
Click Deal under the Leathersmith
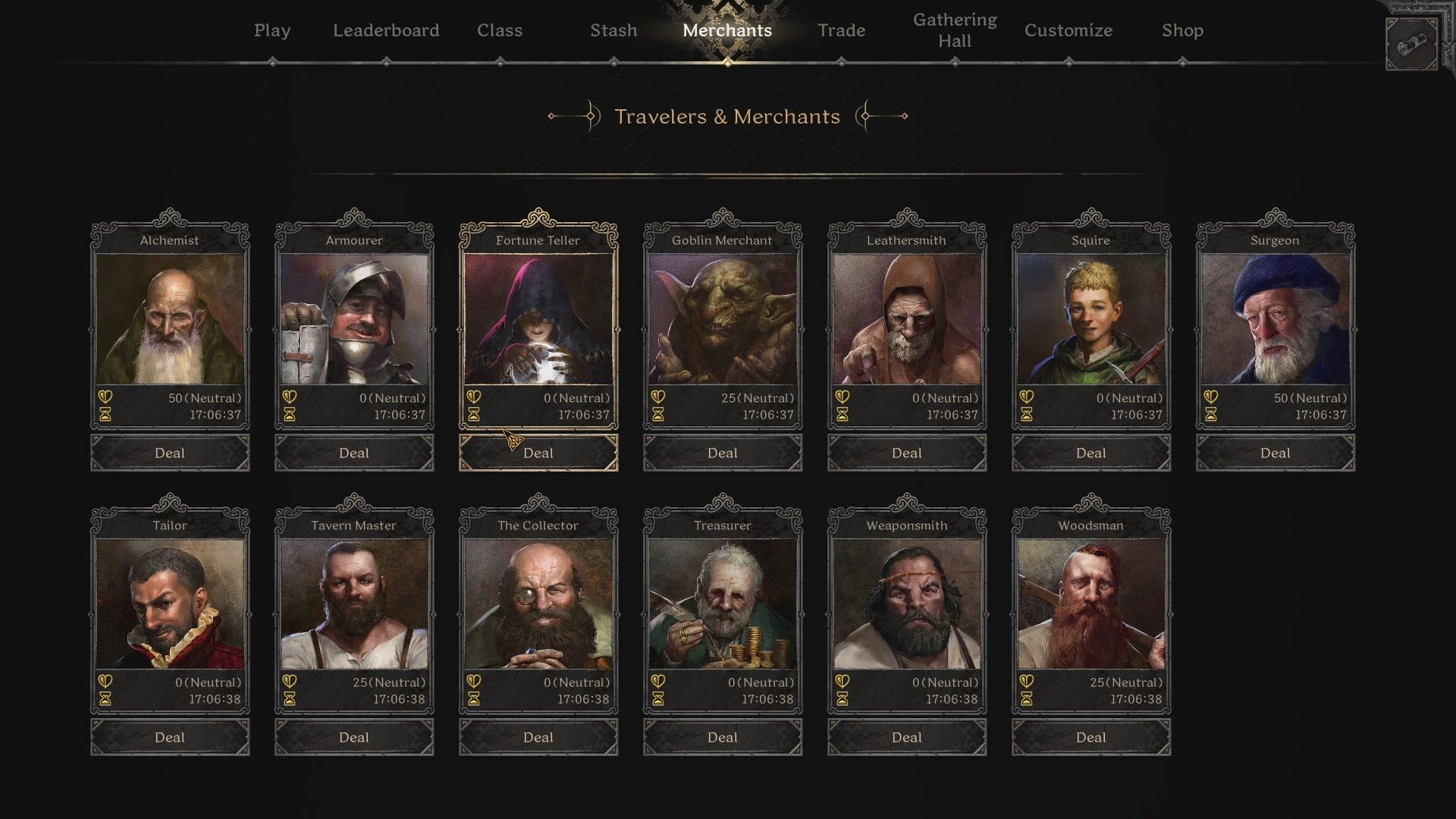tap(907, 453)
